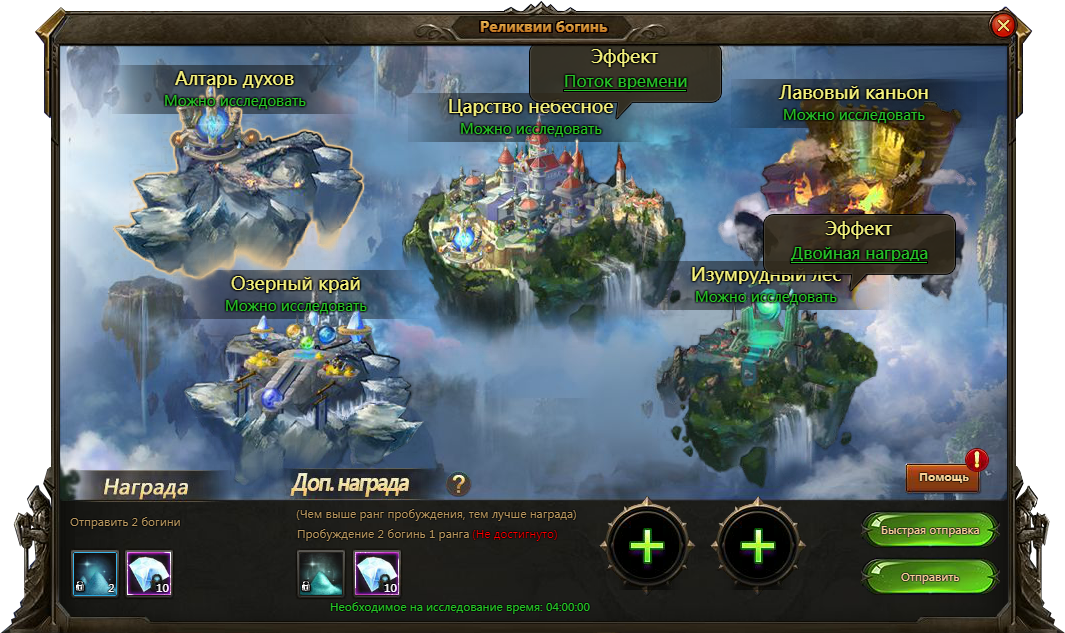The height and width of the screenshot is (633, 1065).
Task: Open the Двойная награда effect link
Action: tap(859, 254)
